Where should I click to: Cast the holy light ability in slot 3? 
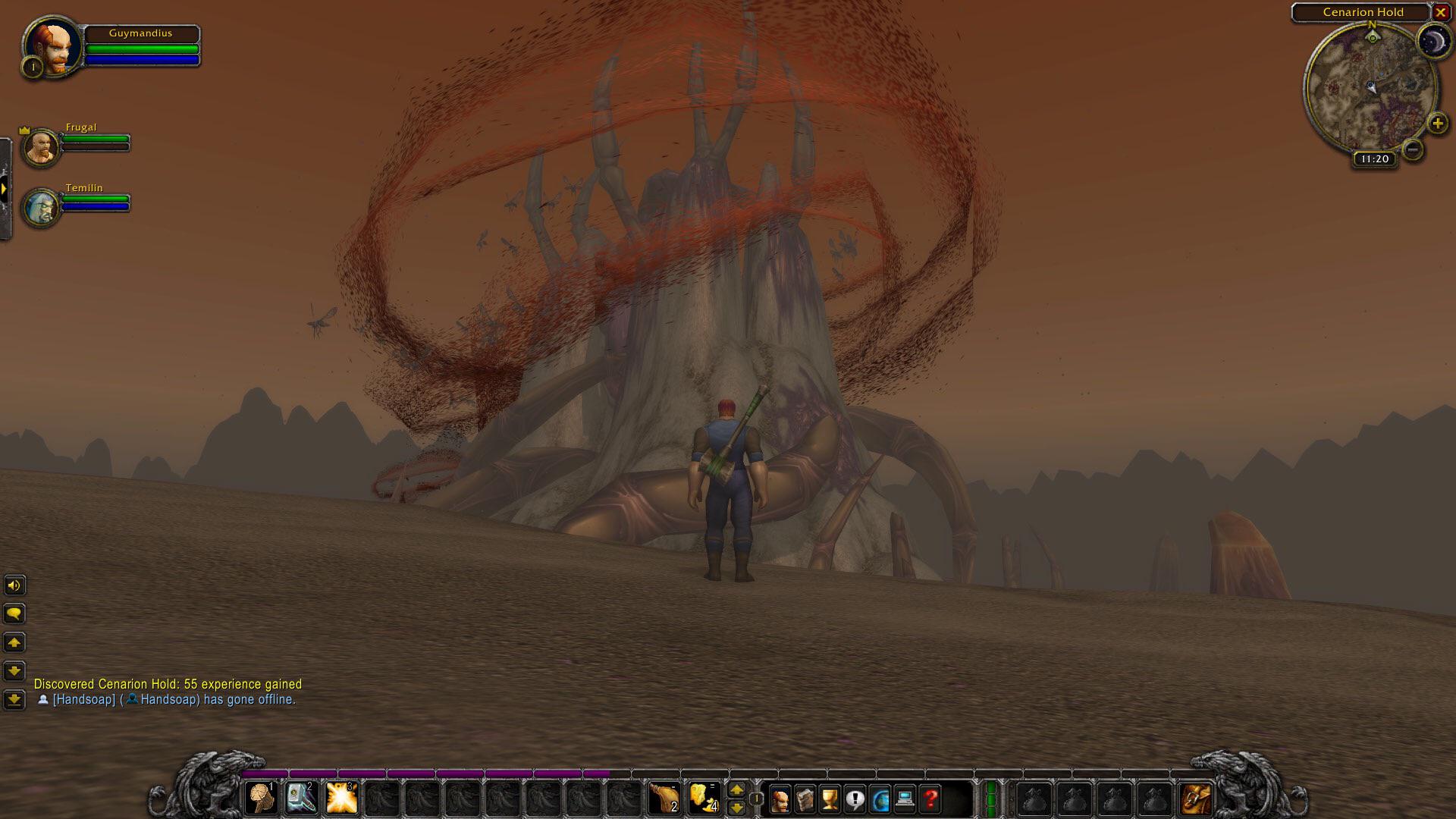[343, 798]
